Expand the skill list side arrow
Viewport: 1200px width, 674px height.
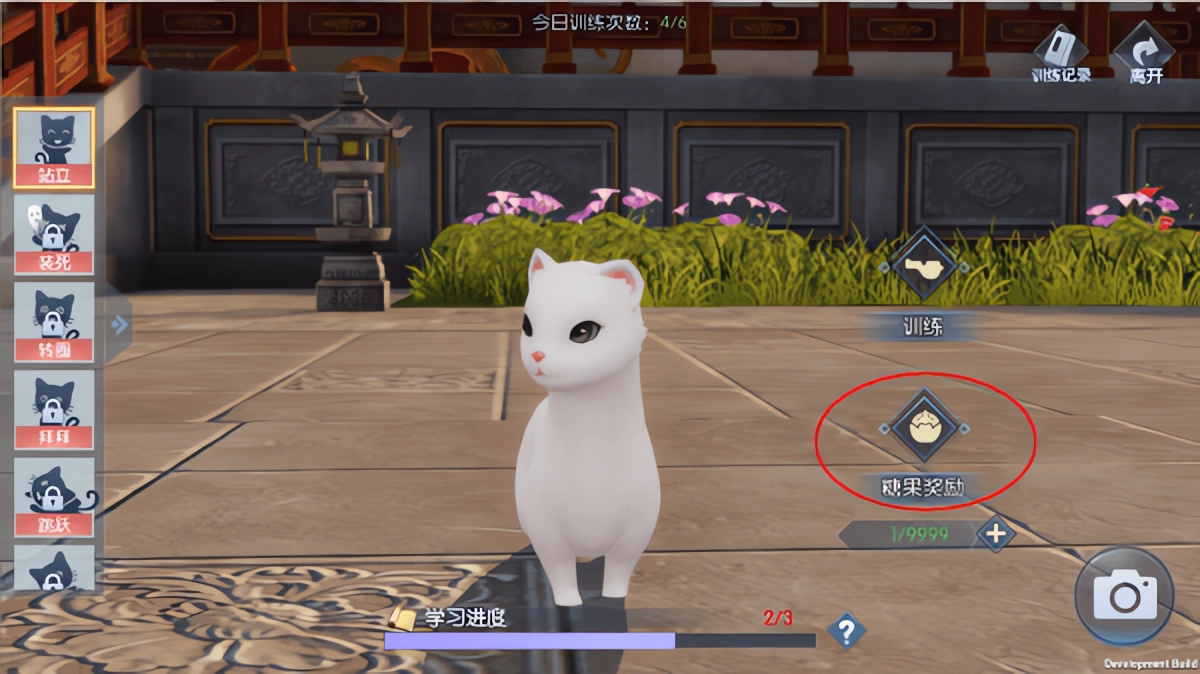120,324
